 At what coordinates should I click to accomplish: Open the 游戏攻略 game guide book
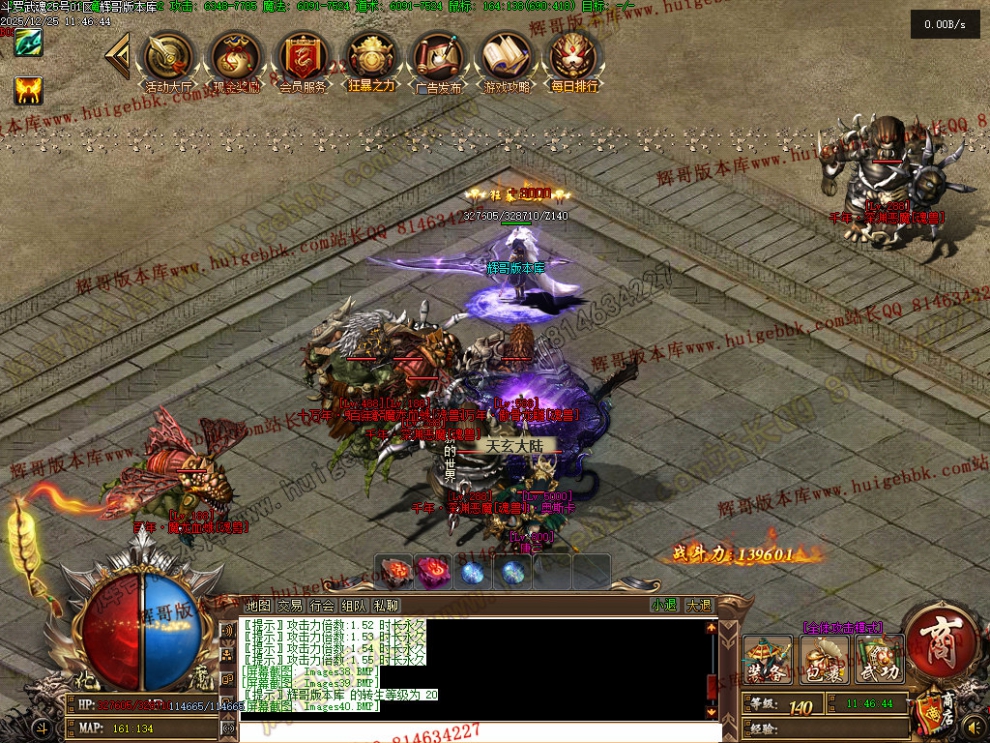pos(507,60)
